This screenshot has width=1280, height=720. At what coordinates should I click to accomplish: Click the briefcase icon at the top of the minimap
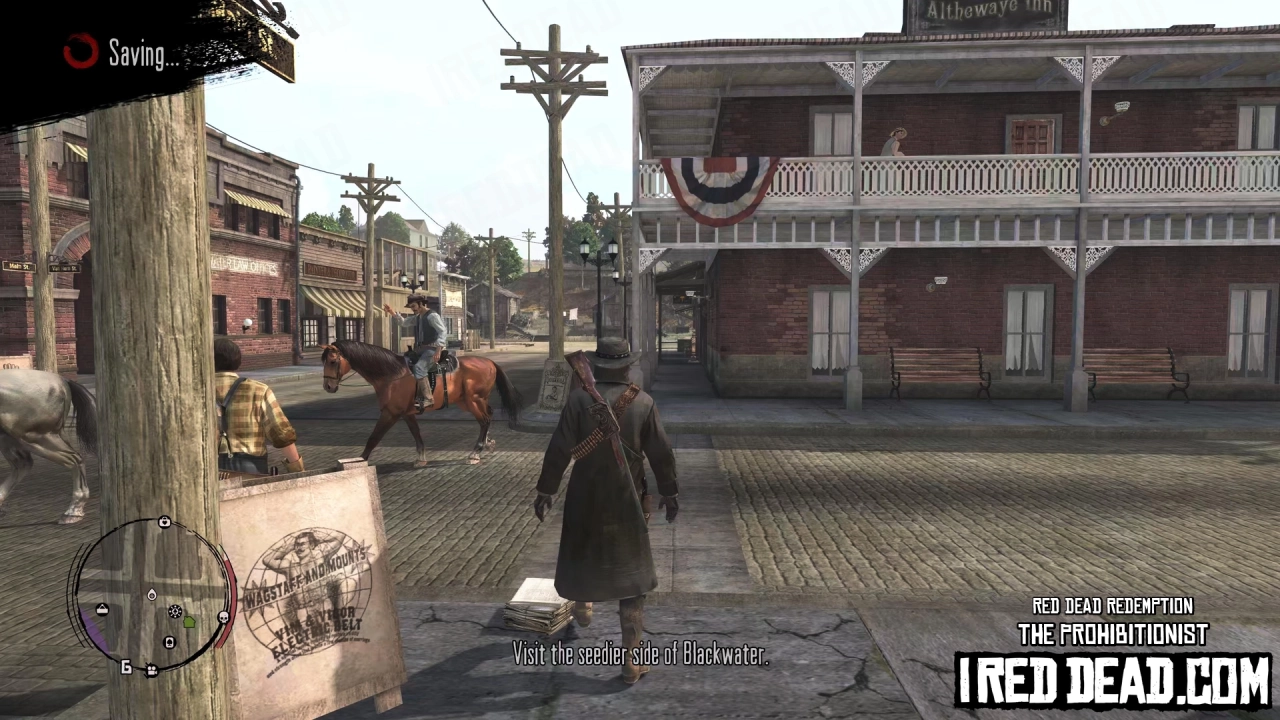pyautogui.click(x=165, y=522)
